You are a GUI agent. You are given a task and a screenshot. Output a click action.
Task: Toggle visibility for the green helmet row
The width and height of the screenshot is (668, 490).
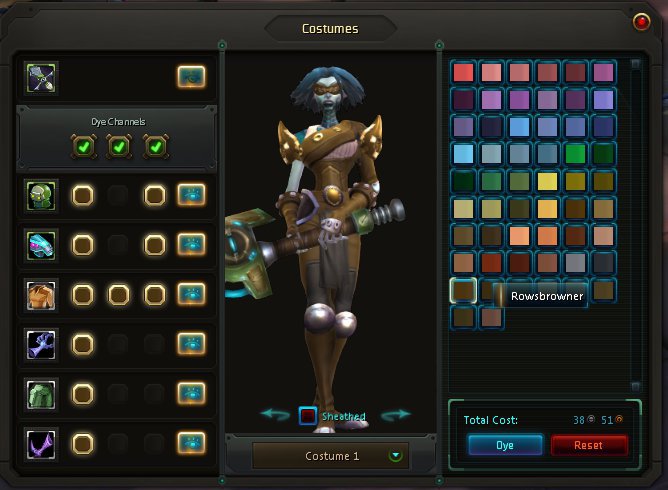point(192,195)
